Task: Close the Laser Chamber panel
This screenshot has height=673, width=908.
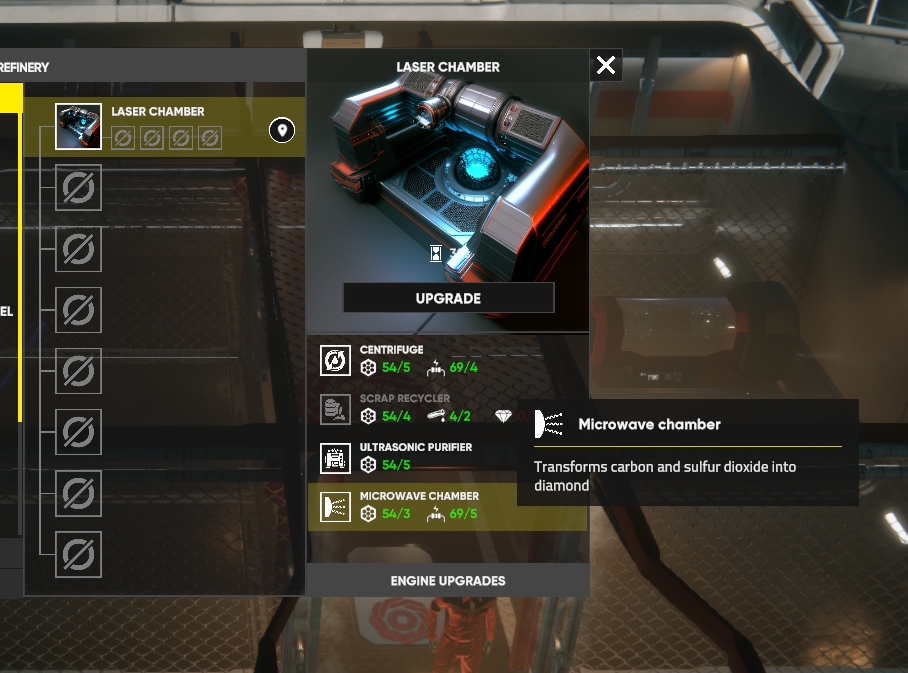Action: tap(605, 66)
